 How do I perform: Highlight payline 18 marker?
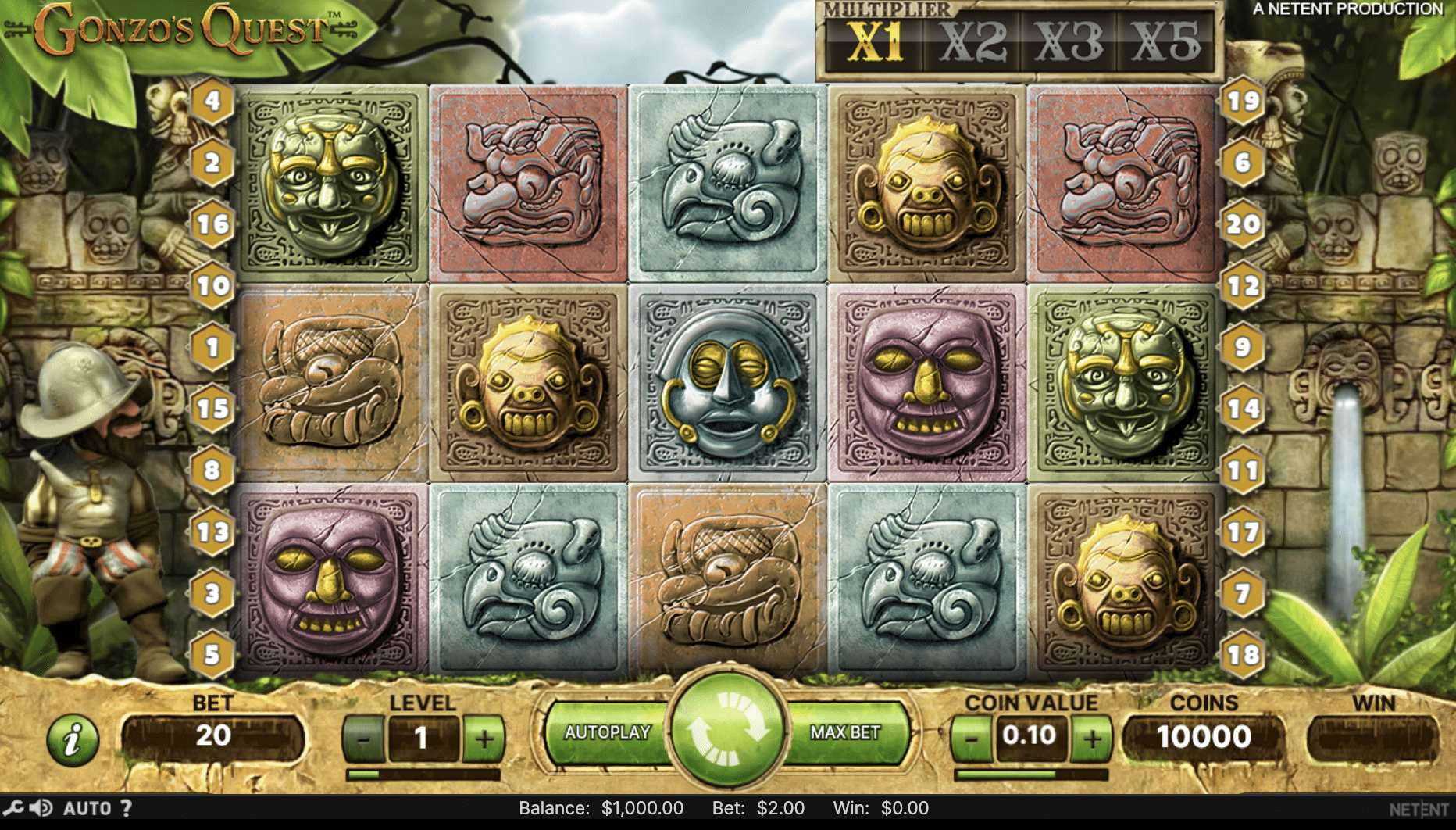(1243, 654)
